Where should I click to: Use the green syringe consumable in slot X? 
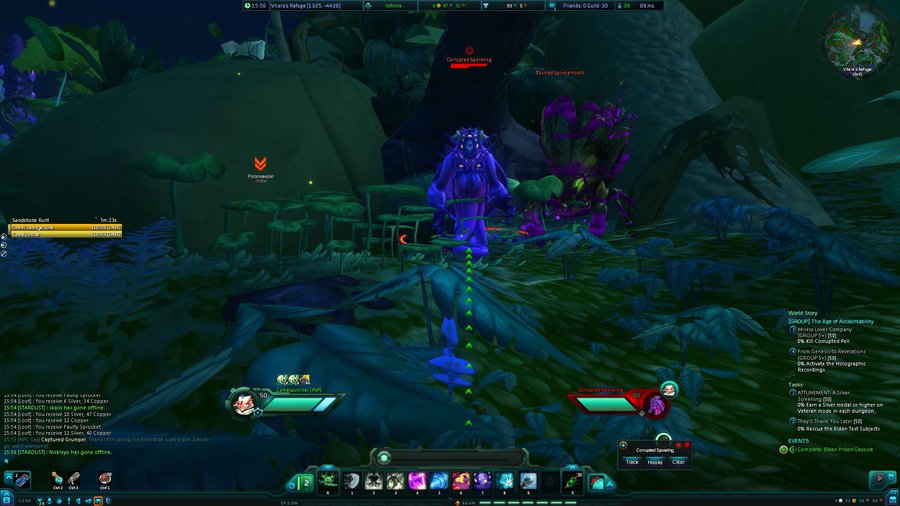[x=573, y=482]
